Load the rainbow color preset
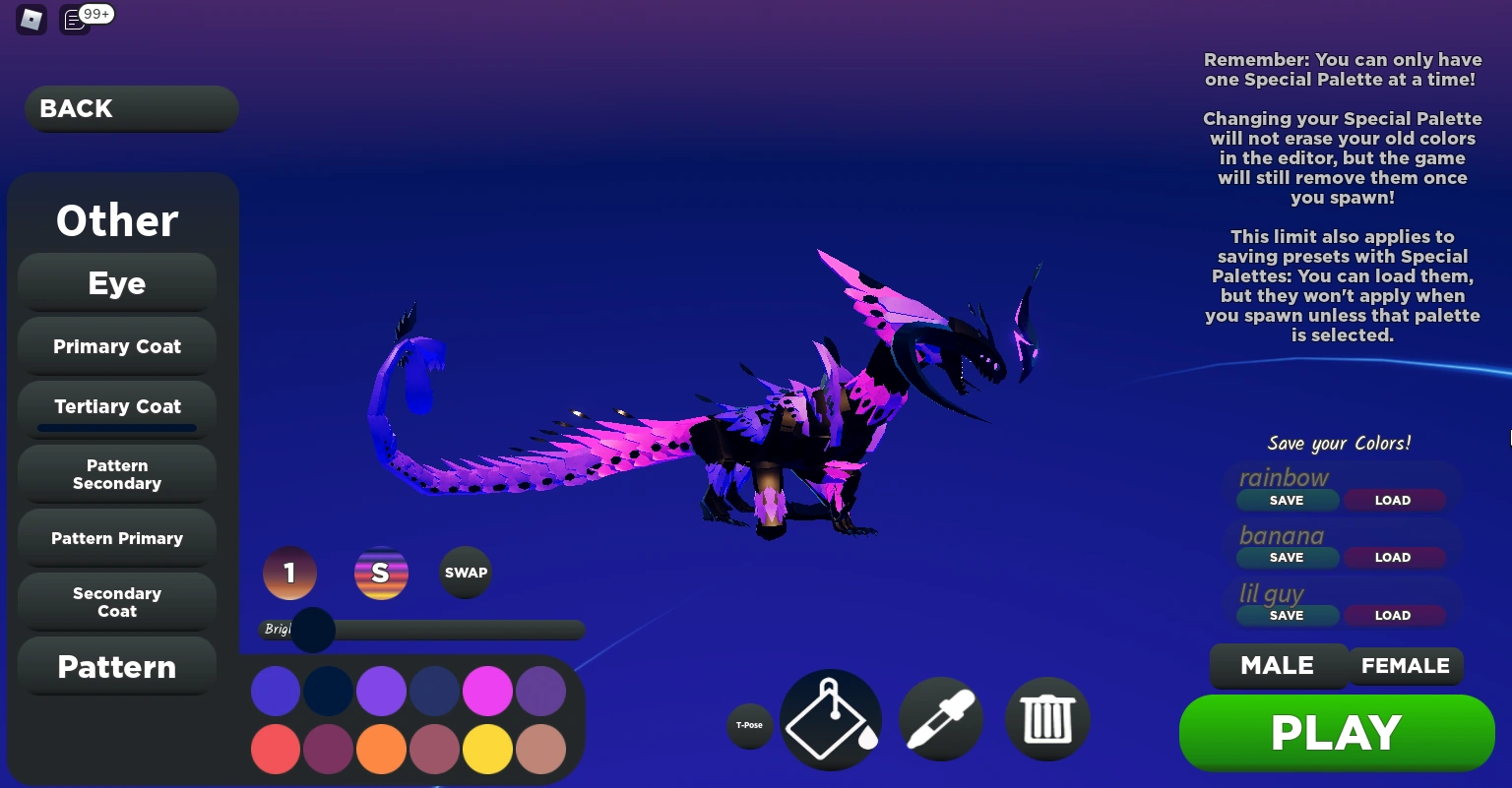1512x788 pixels. point(1393,500)
